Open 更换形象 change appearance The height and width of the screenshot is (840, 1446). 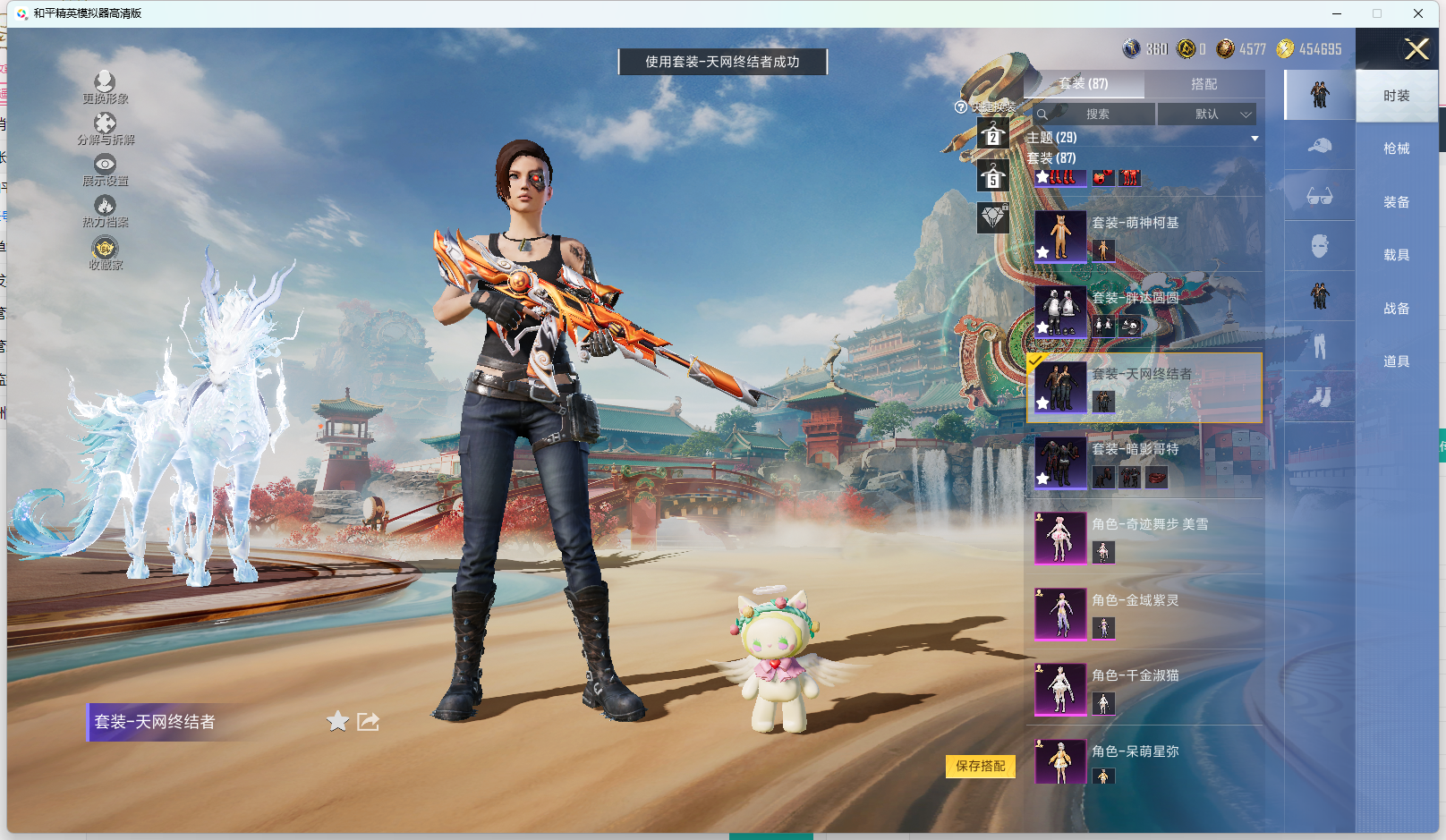105,88
